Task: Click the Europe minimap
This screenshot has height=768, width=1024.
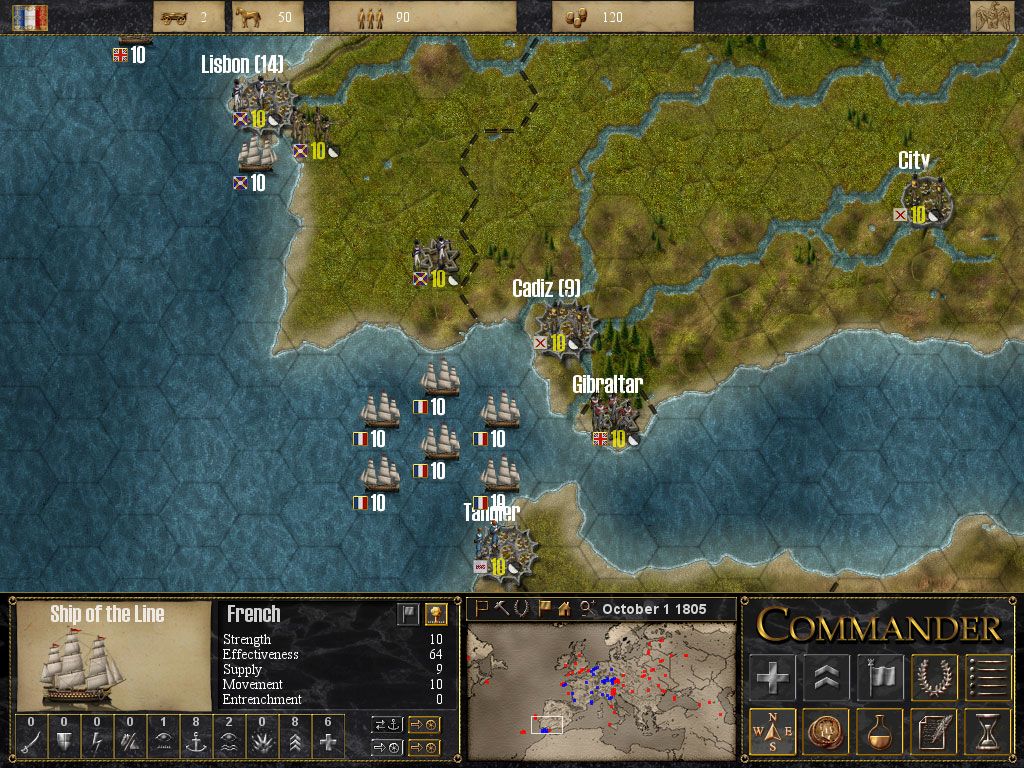Action: click(602, 690)
